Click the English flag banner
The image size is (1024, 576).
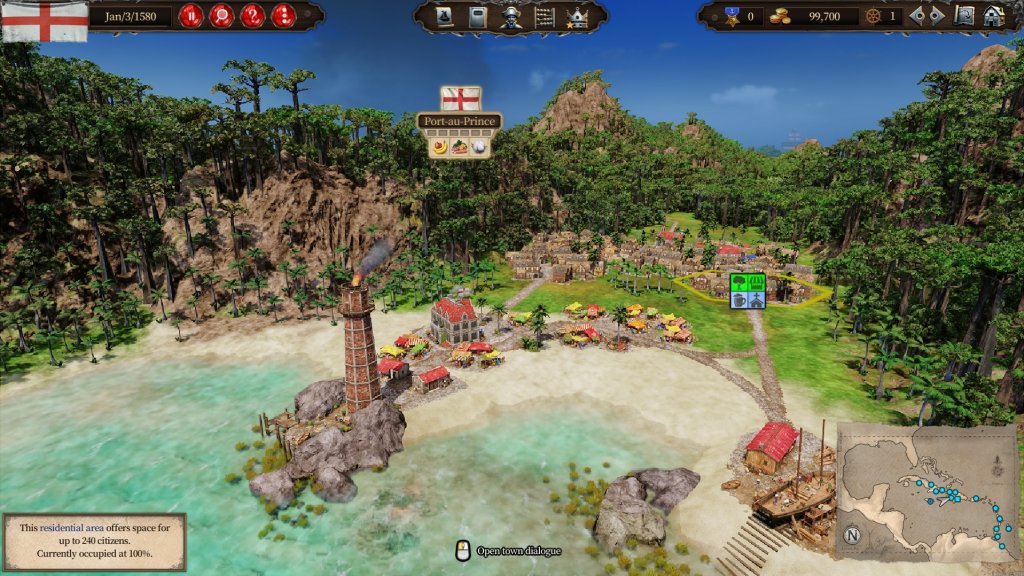(44, 21)
